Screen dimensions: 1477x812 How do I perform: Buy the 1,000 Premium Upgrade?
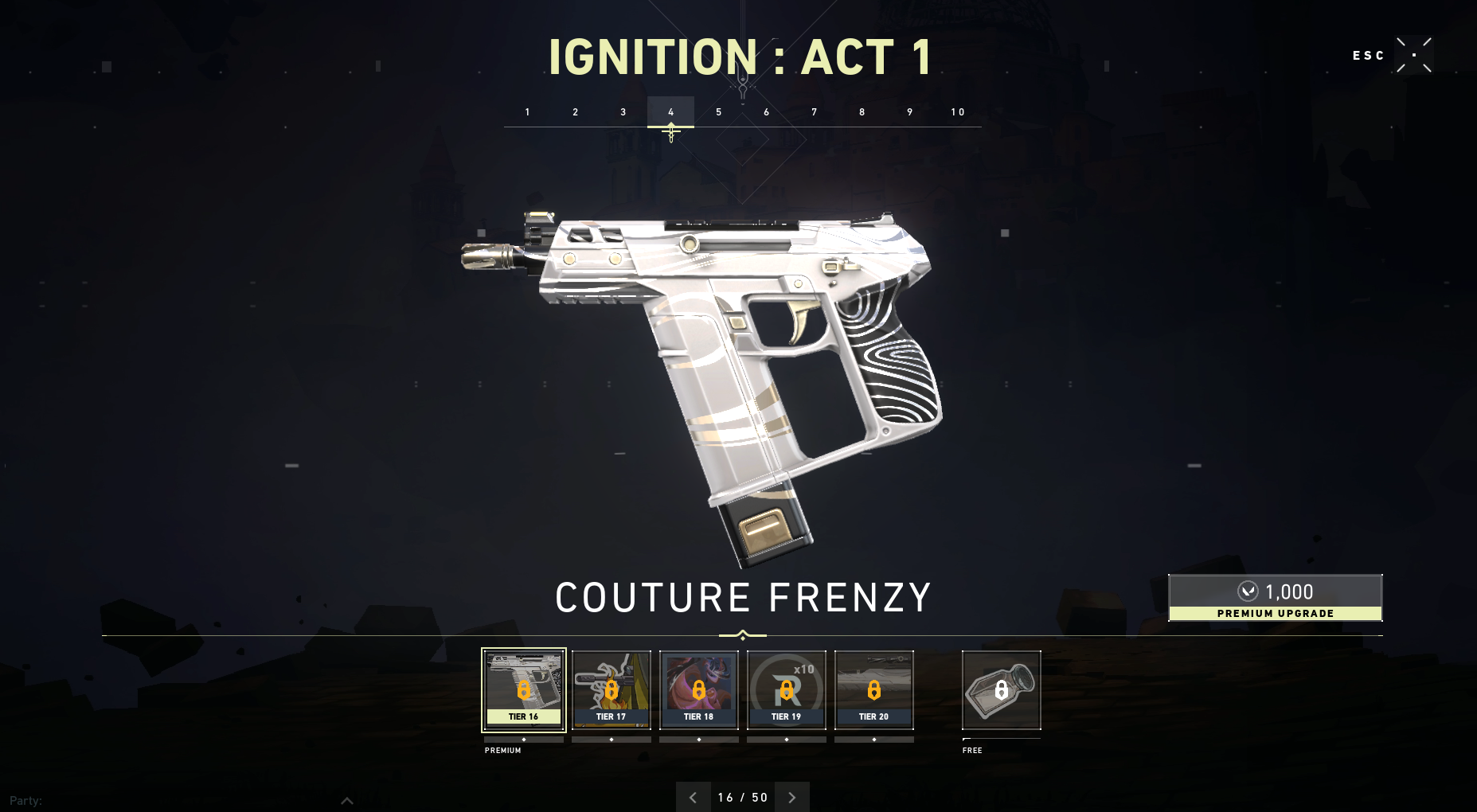[x=1275, y=598]
